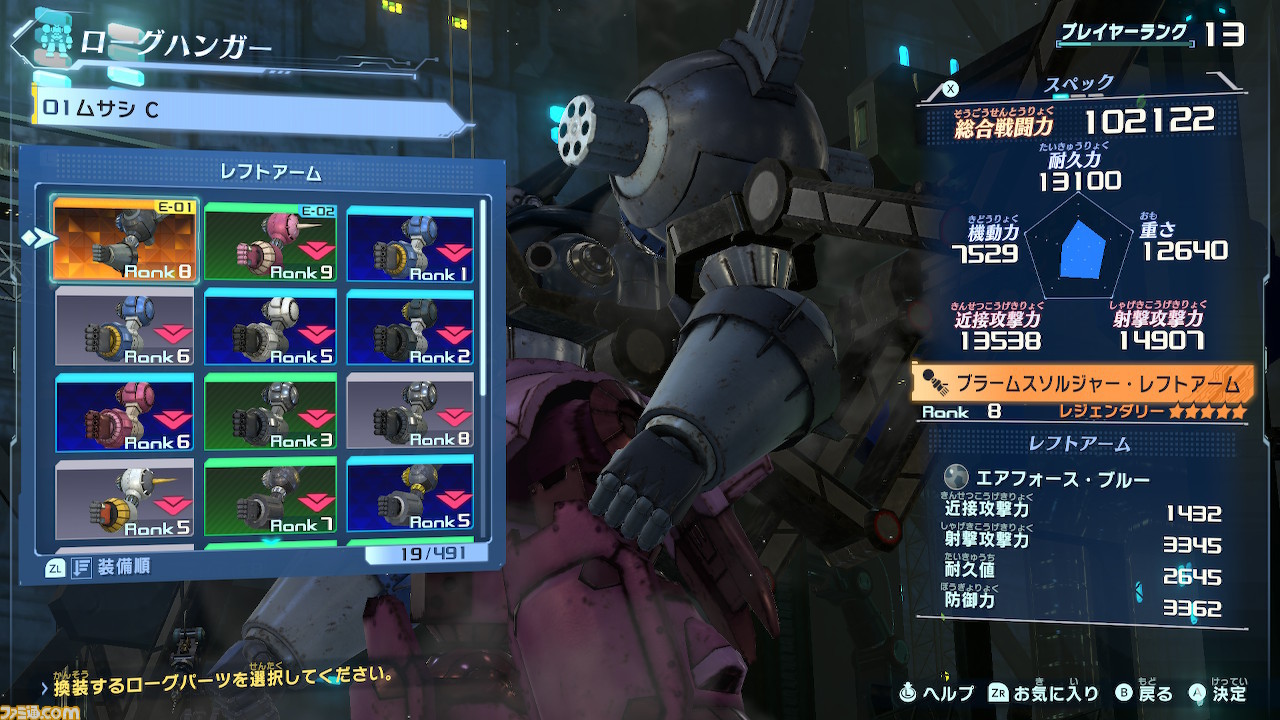The height and width of the screenshot is (720, 1280).
Task: Select the Rank 7 arm part
Action: (268, 497)
